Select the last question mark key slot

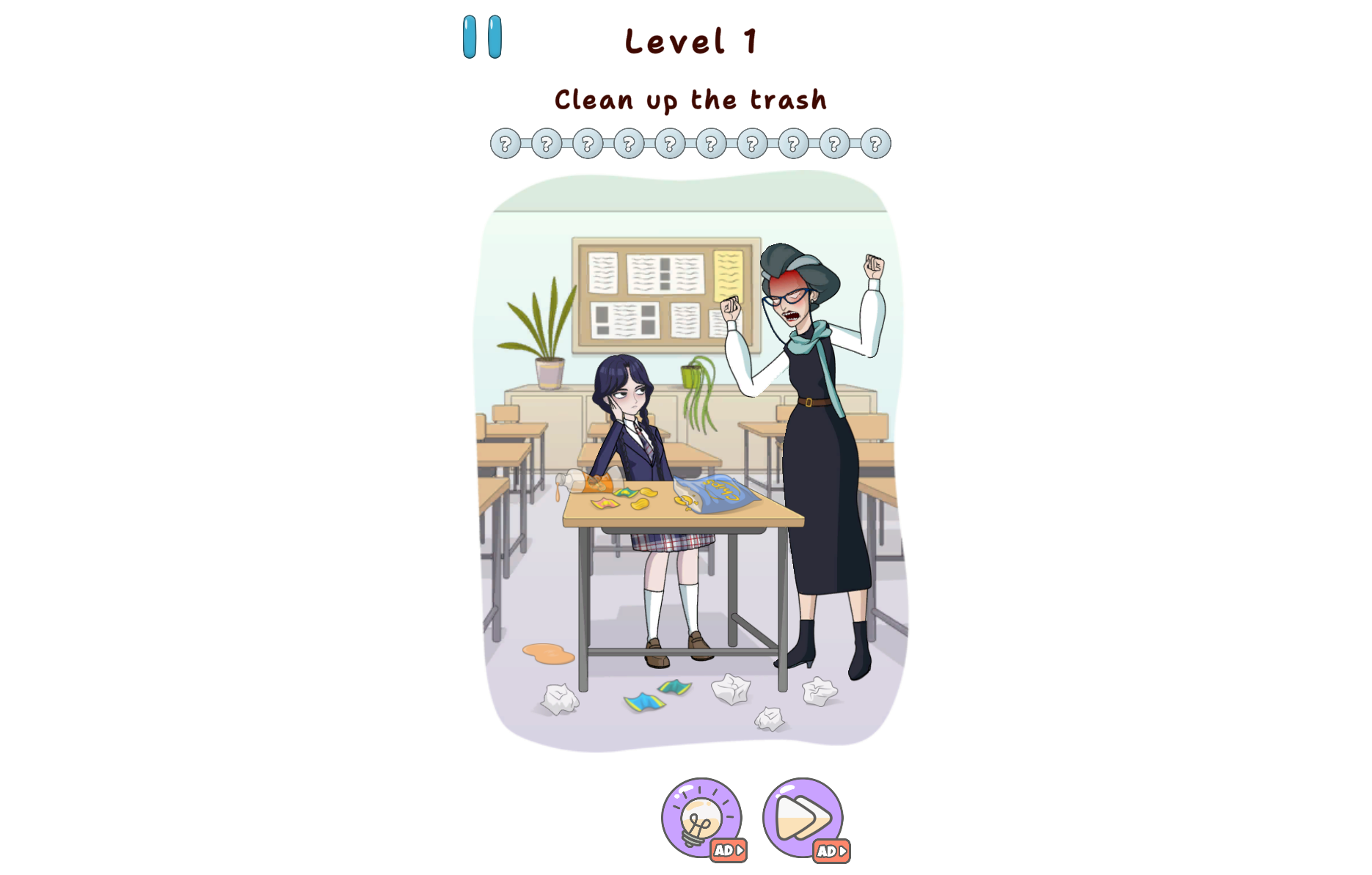874,144
